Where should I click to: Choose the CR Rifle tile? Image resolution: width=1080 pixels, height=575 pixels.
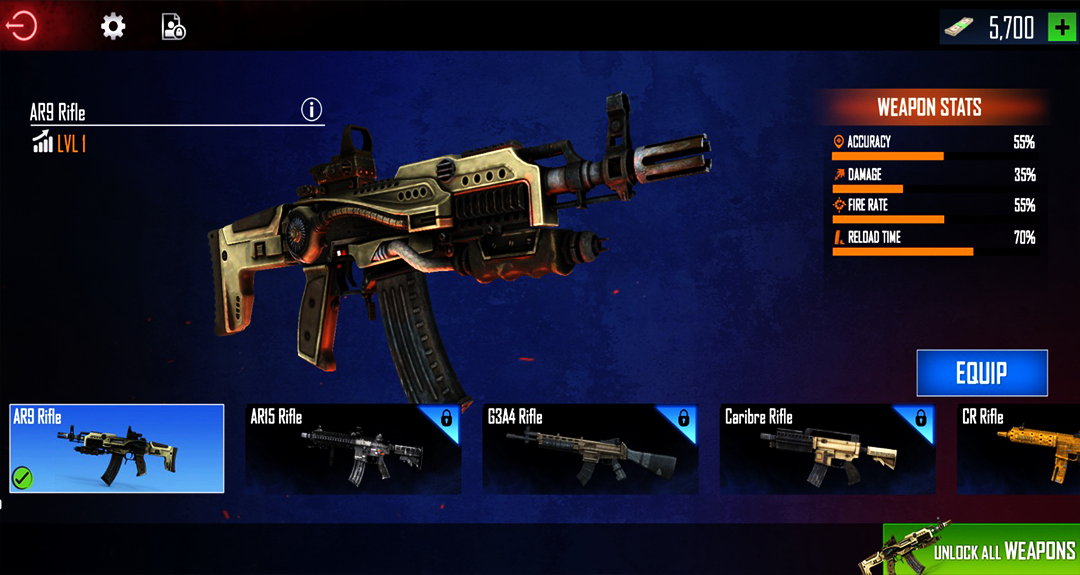(1020, 449)
